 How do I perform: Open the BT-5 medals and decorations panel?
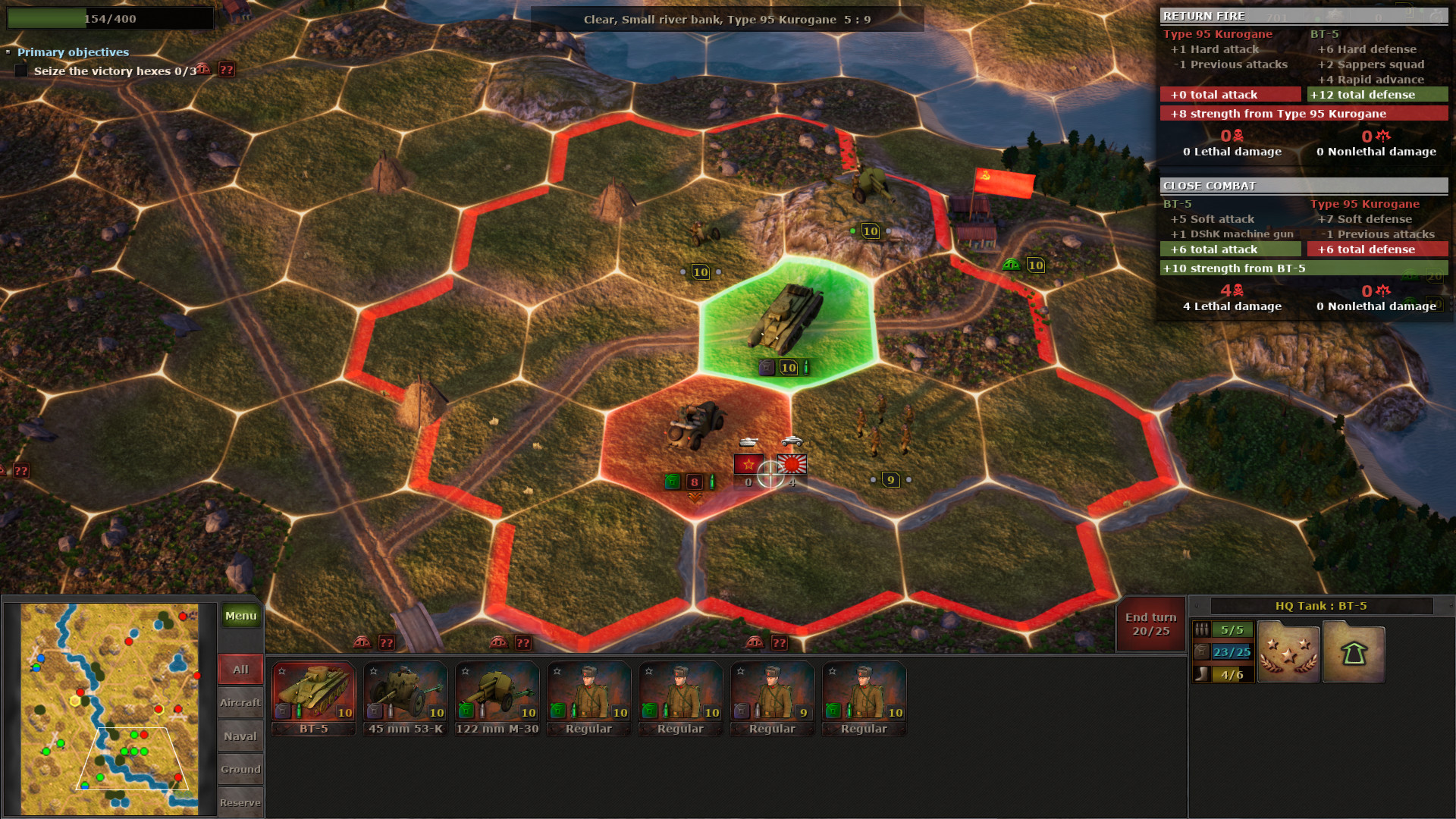[x=1288, y=651]
